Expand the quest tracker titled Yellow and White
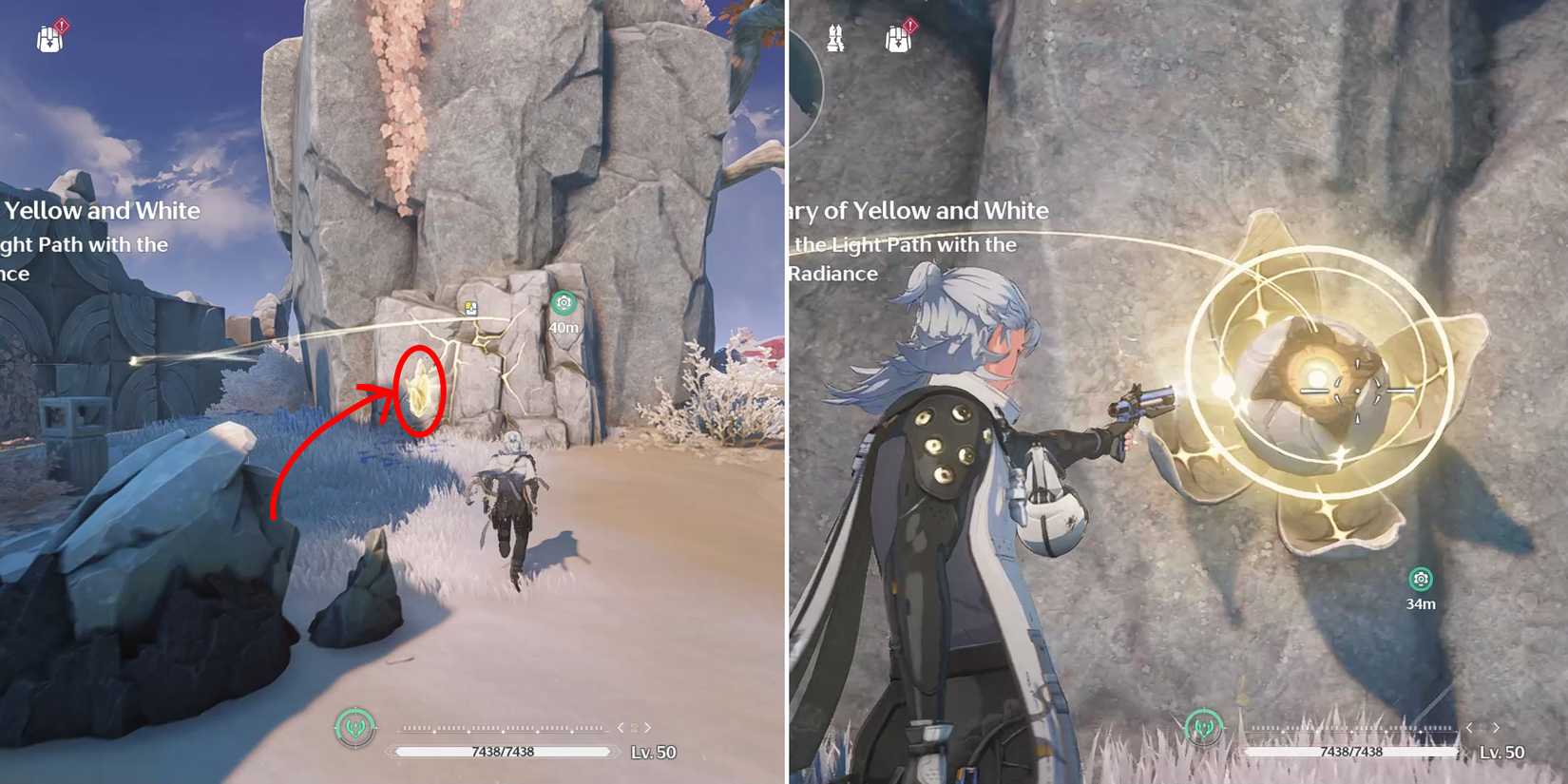This screenshot has height=784, width=1568. (105, 211)
